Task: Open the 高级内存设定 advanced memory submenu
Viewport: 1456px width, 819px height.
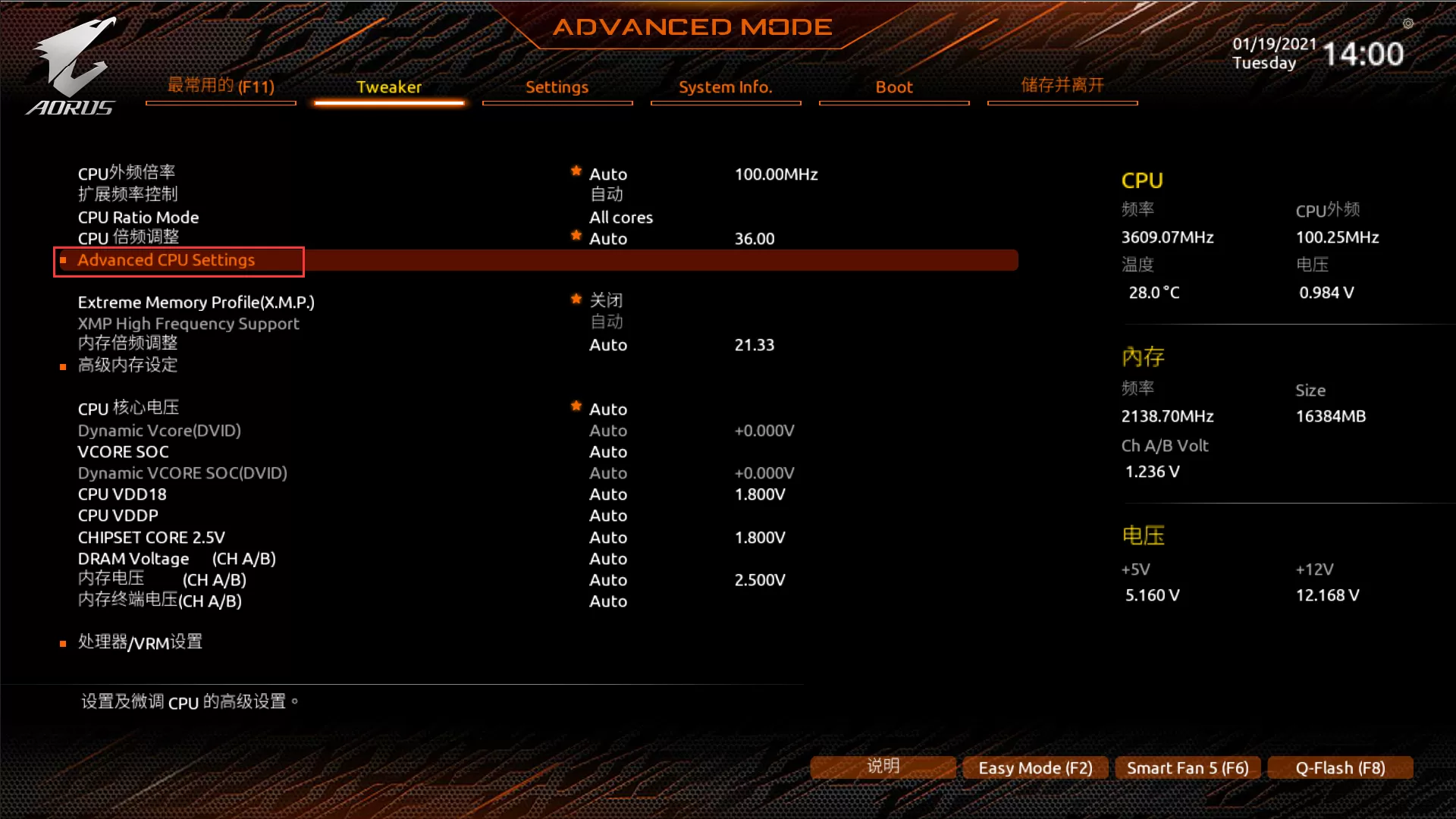Action: 127,366
